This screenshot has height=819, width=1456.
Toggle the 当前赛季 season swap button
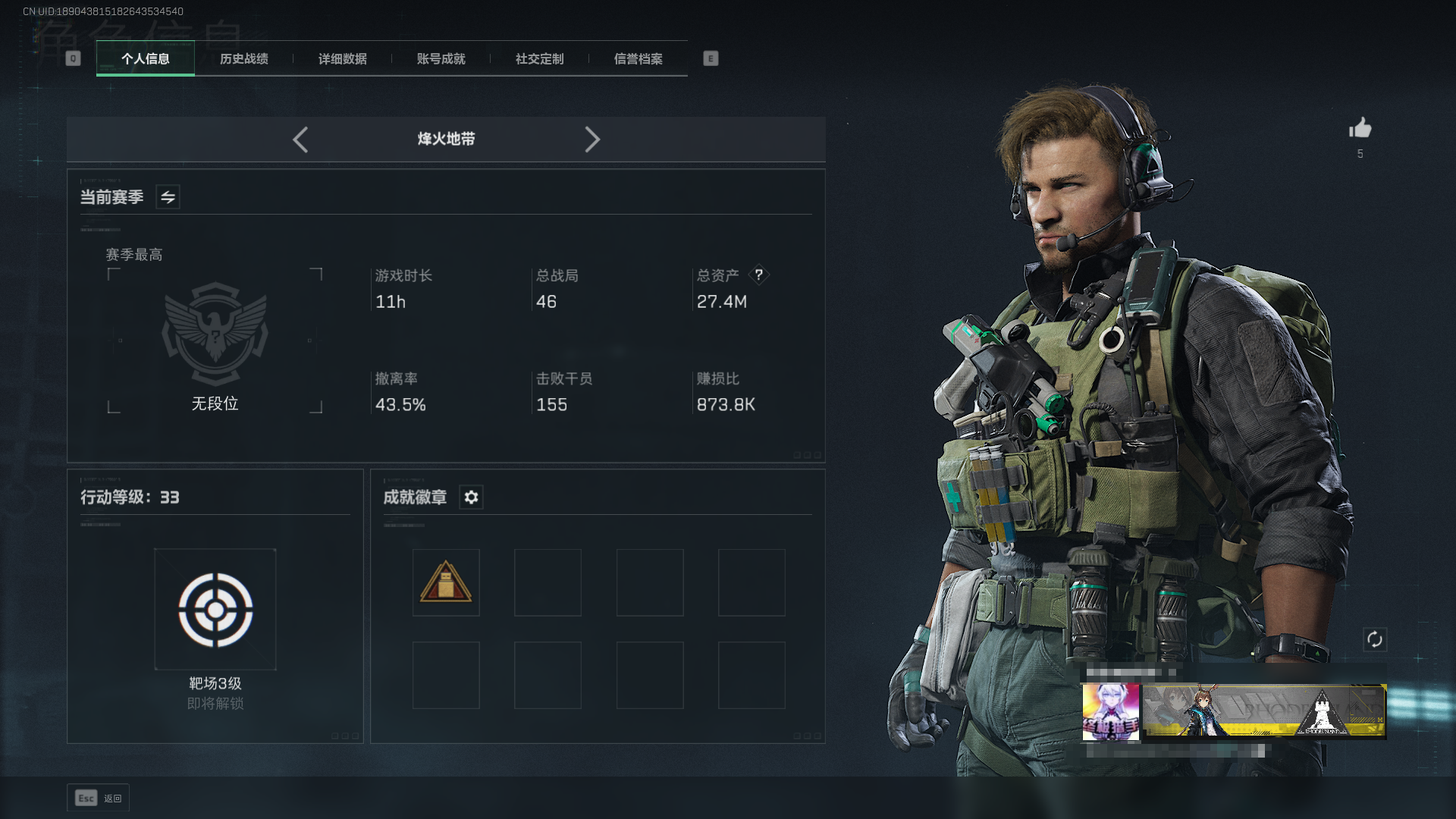[168, 197]
